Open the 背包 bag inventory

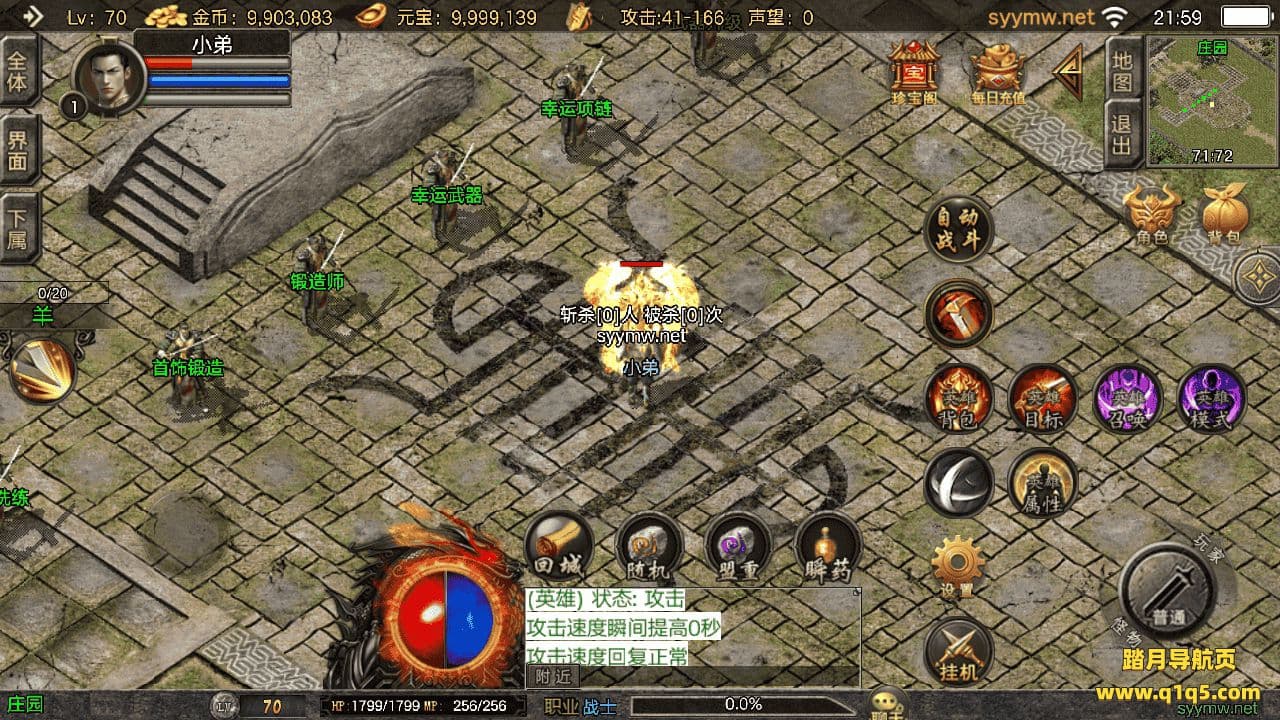tap(1224, 214)
